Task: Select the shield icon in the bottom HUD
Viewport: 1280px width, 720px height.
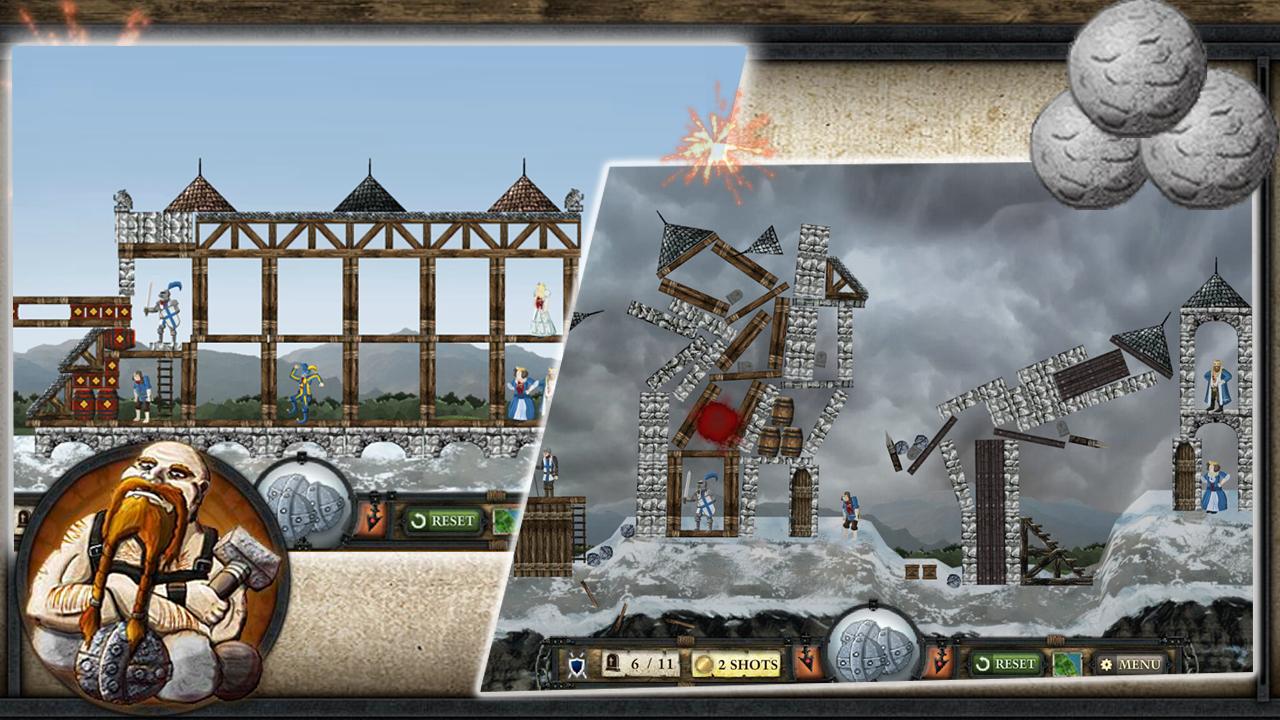Action: tap(575, 662)
